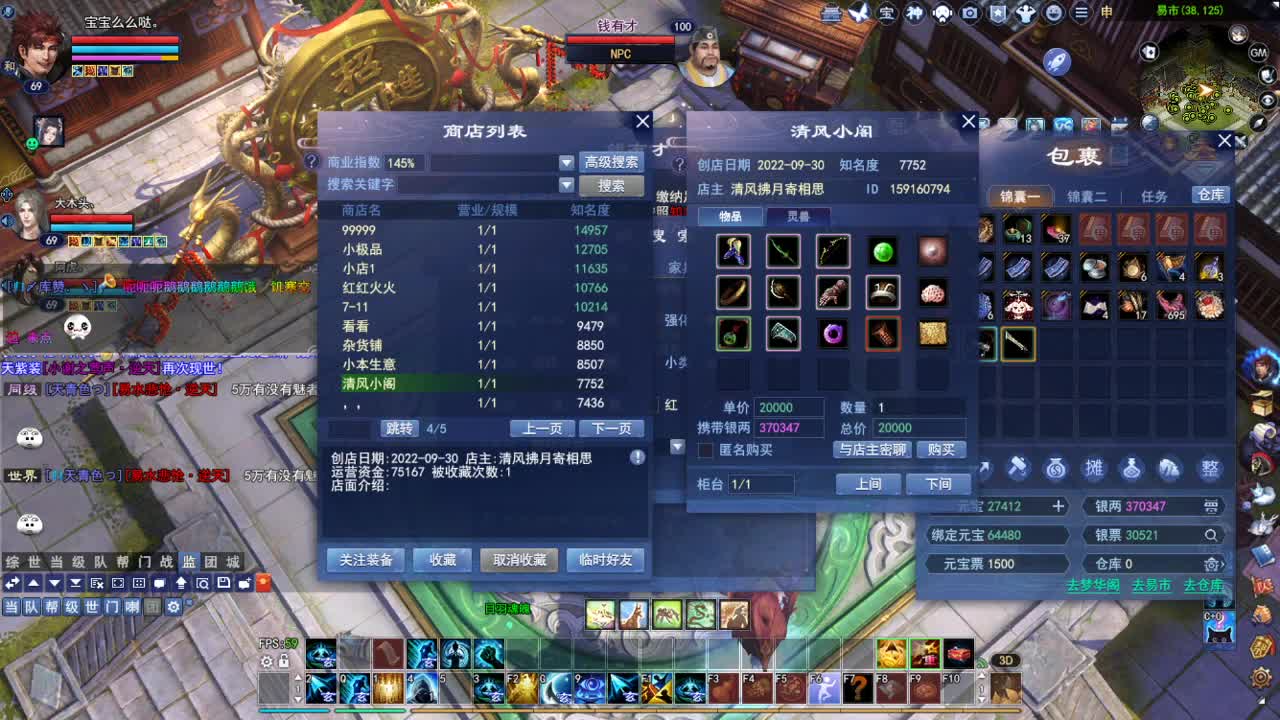
Task: Open the 搜索关键字 keyword dropdown
Action: [x=566, y=184]
